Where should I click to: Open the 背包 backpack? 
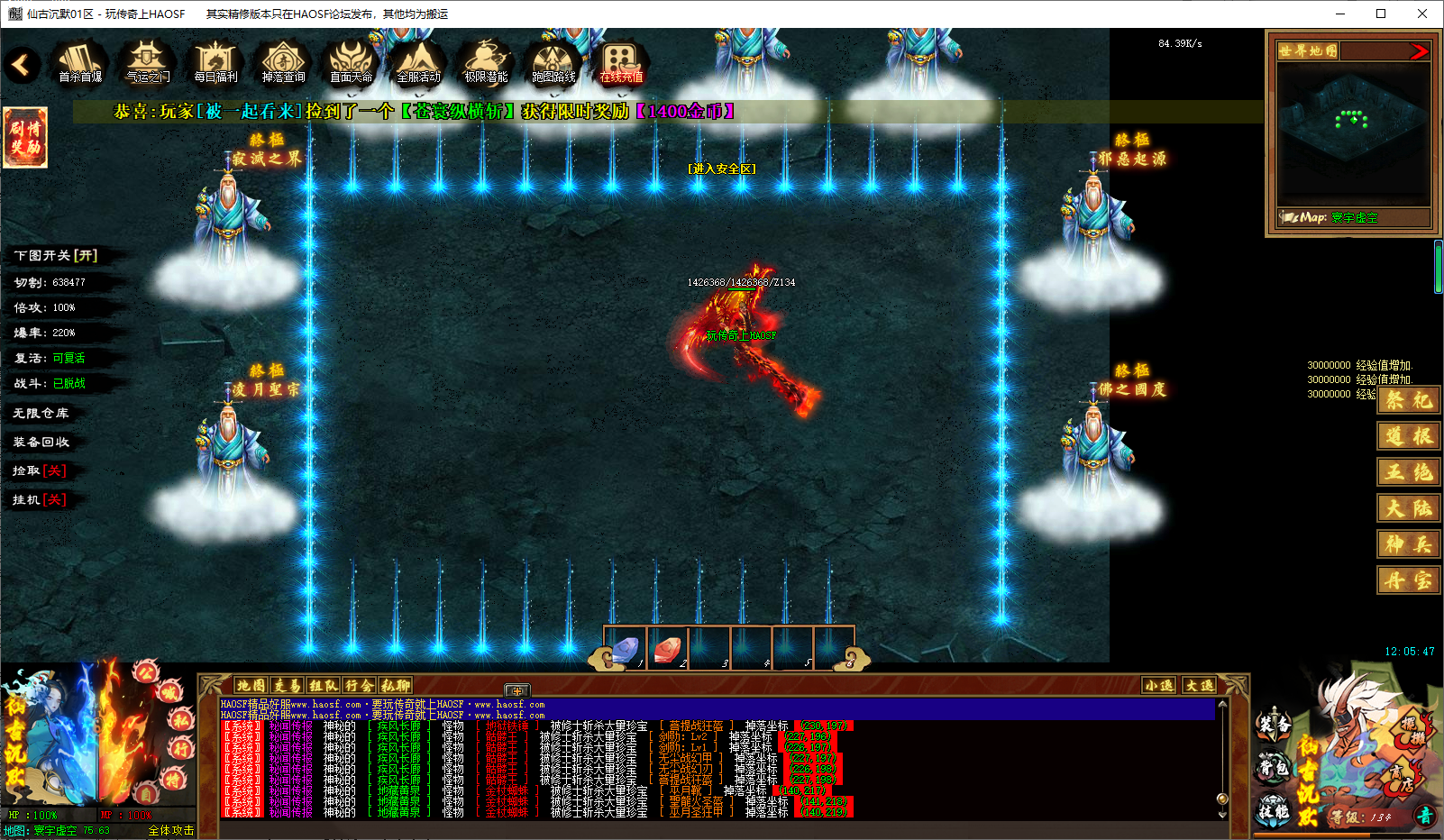point(1274,767)
